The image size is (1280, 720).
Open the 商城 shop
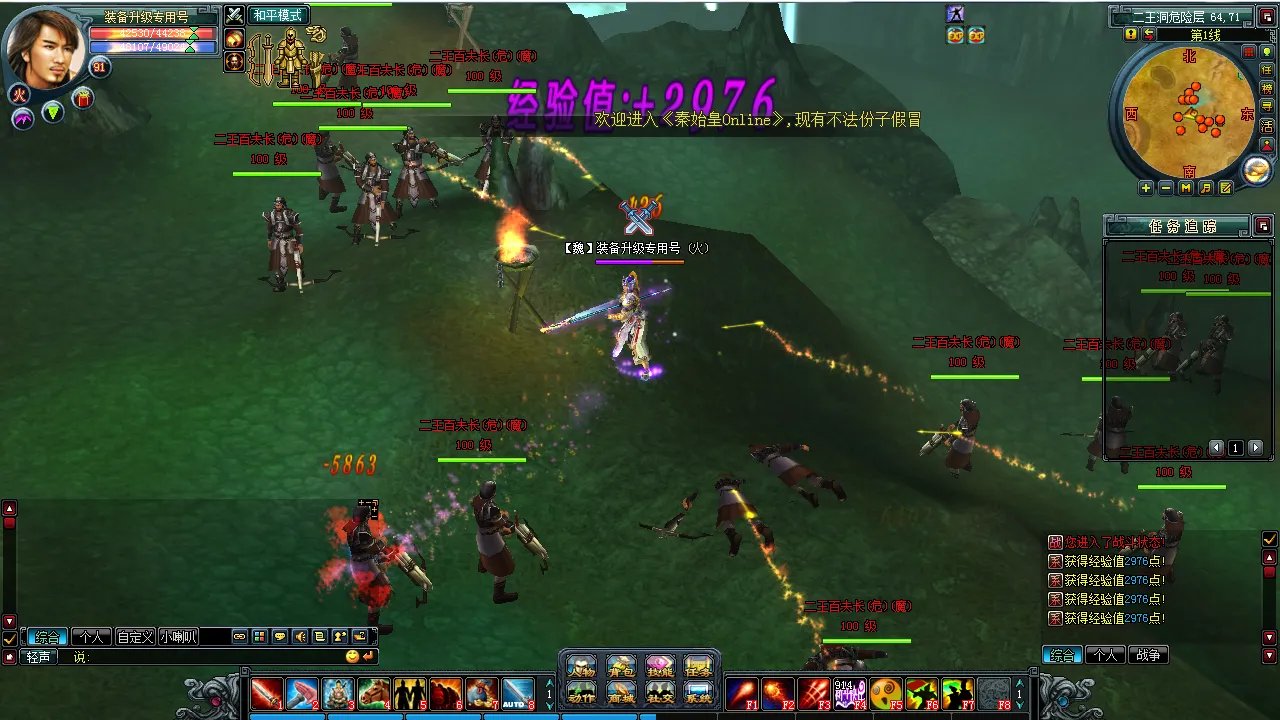point(620,692)
